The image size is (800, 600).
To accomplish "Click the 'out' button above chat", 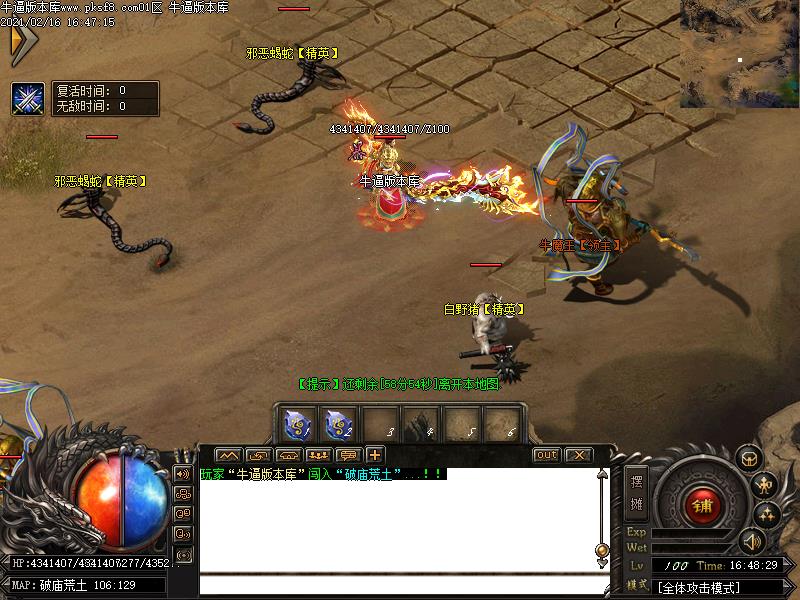I will (546, 455).
